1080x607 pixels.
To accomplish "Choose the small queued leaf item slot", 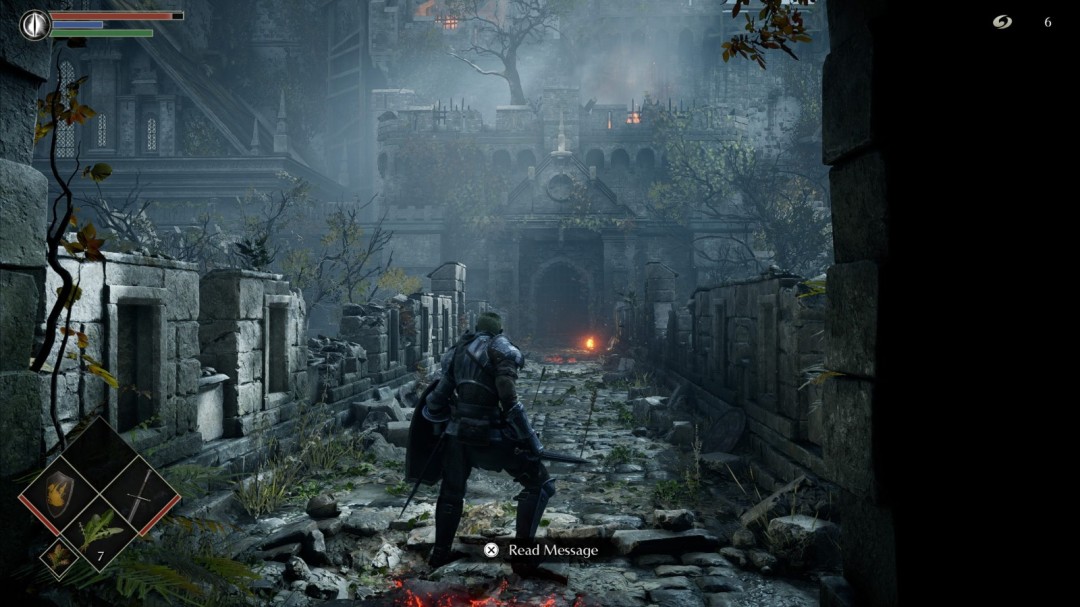I will [x=58, y=556].
